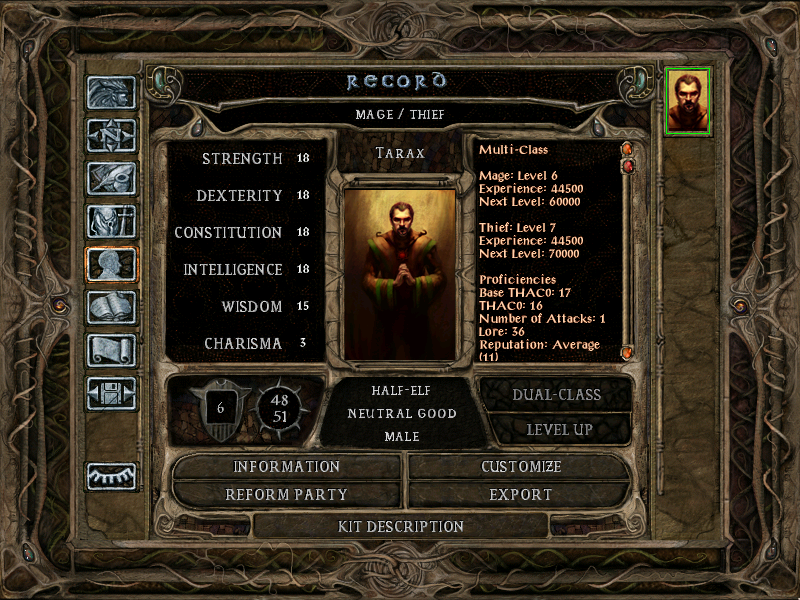
Task: Open the mage spellbook icon
Action: coord(111,307)
